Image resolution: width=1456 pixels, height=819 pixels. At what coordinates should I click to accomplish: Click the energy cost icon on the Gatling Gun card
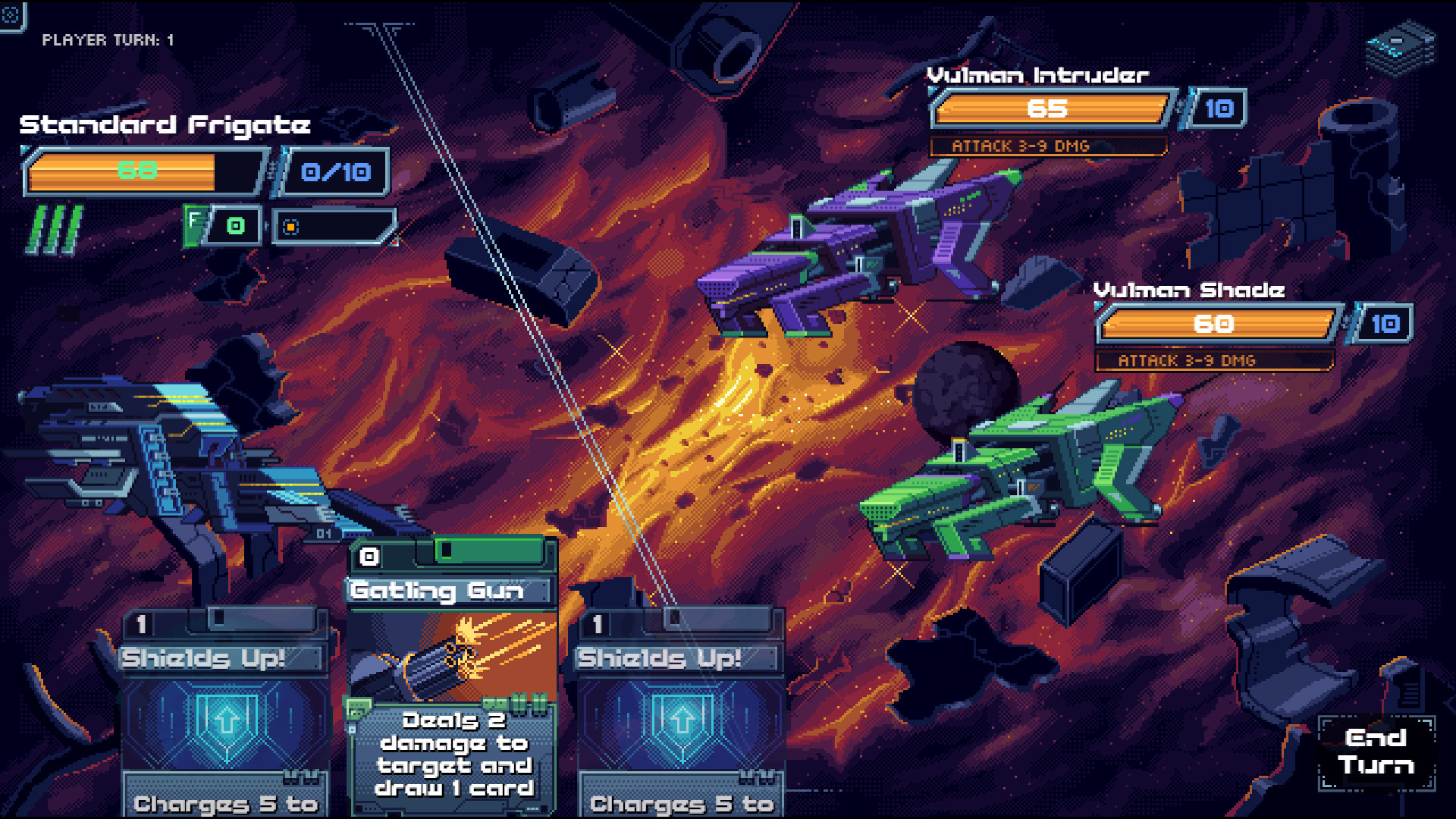(369, 554)
